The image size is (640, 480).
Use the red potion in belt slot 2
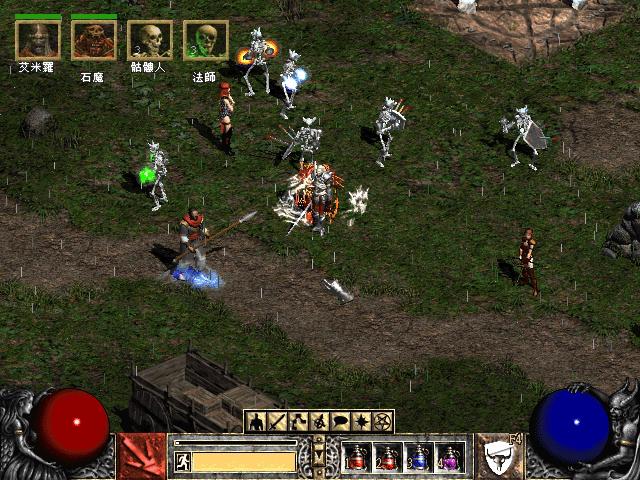pos(388,457)
